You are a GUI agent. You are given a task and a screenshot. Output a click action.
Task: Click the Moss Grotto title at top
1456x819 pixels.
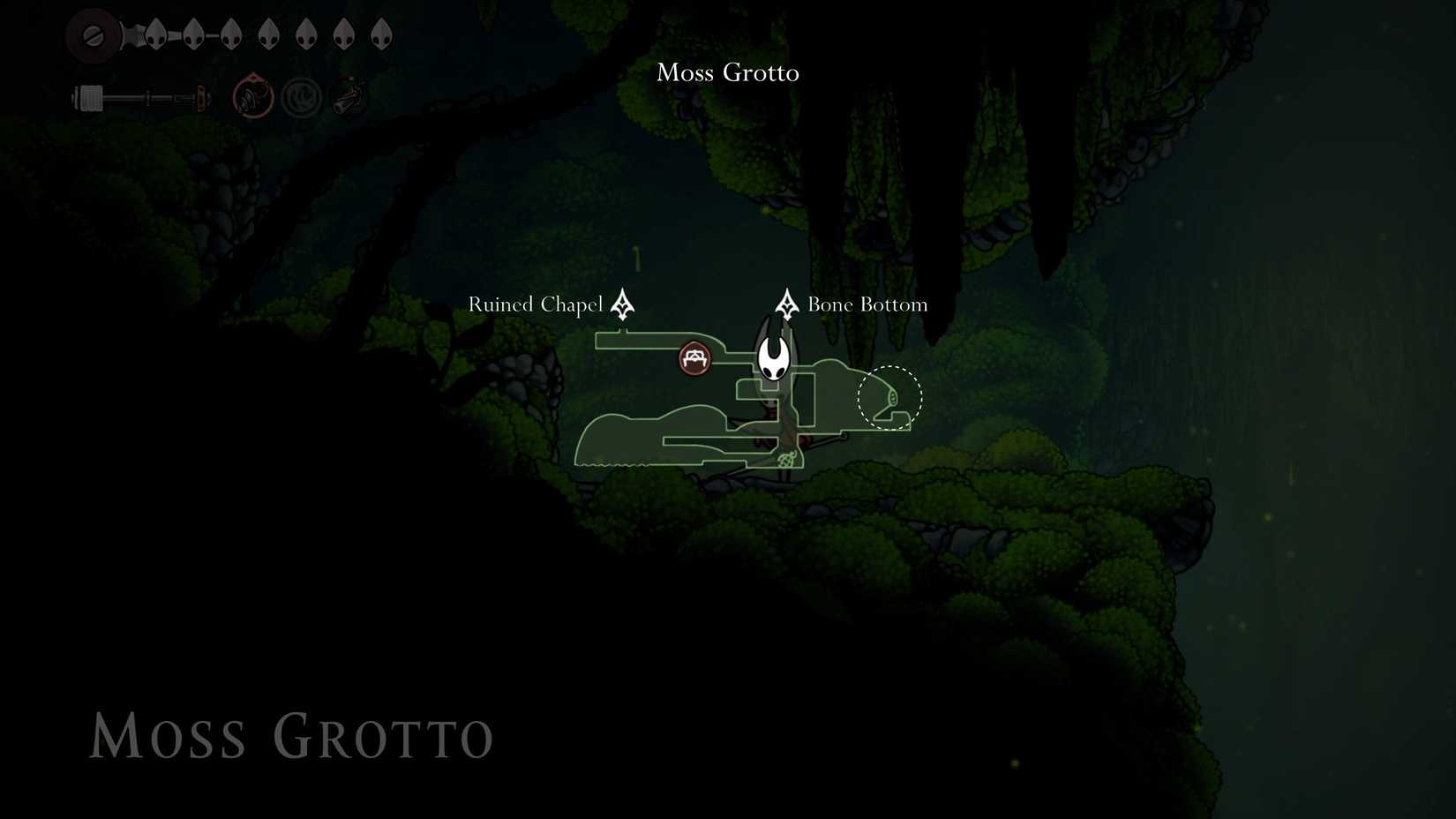[727, 72]
